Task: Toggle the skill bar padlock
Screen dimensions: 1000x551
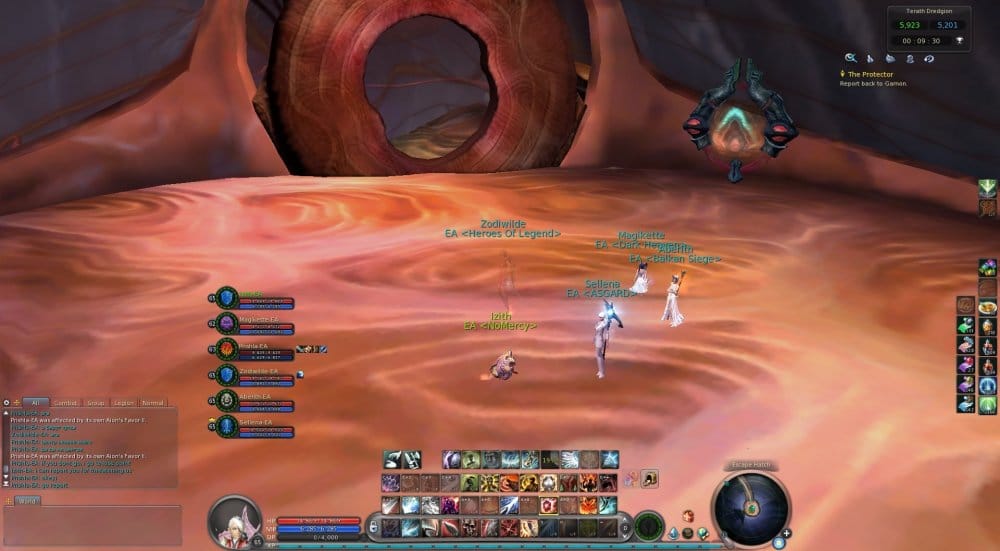Action: coord(372,525)
